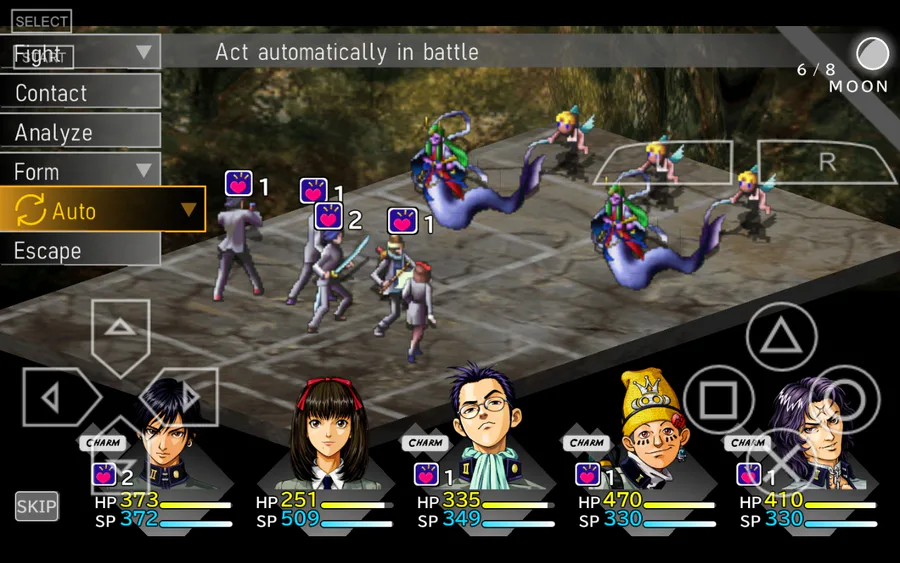The width and height of the screenshot is (900, 563).
Task: Activate the highlighted Auto command
Action: coord(102,211)
